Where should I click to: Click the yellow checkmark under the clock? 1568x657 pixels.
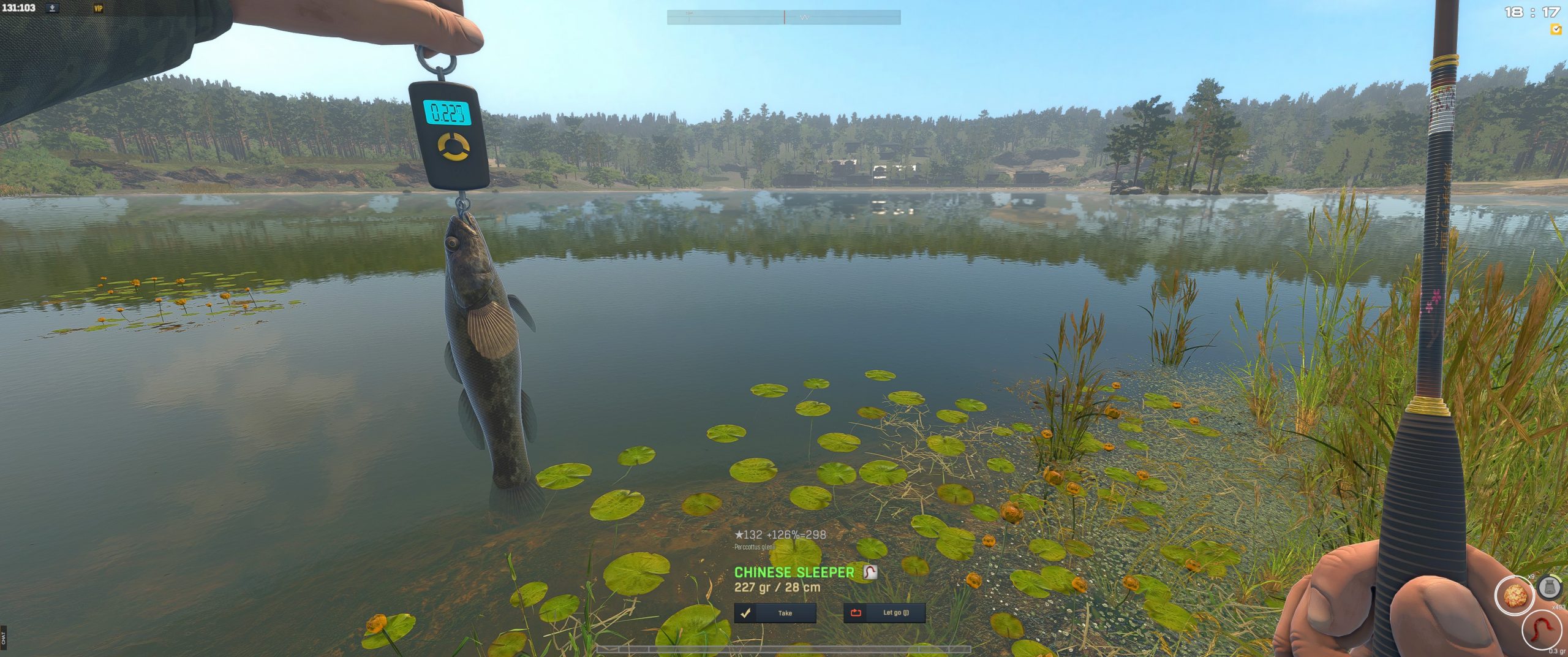1555,29
